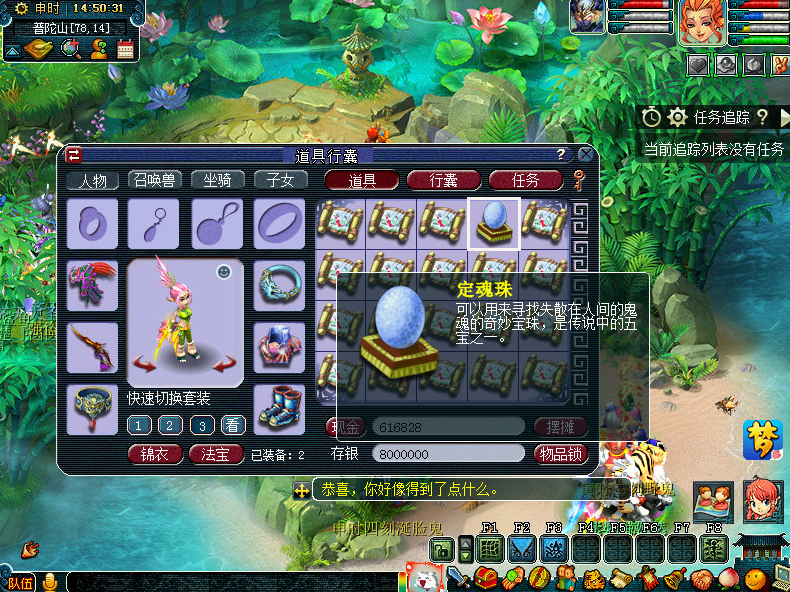Click the 锦衣 costume button
The image size is (790, 592).
(155, 454)
